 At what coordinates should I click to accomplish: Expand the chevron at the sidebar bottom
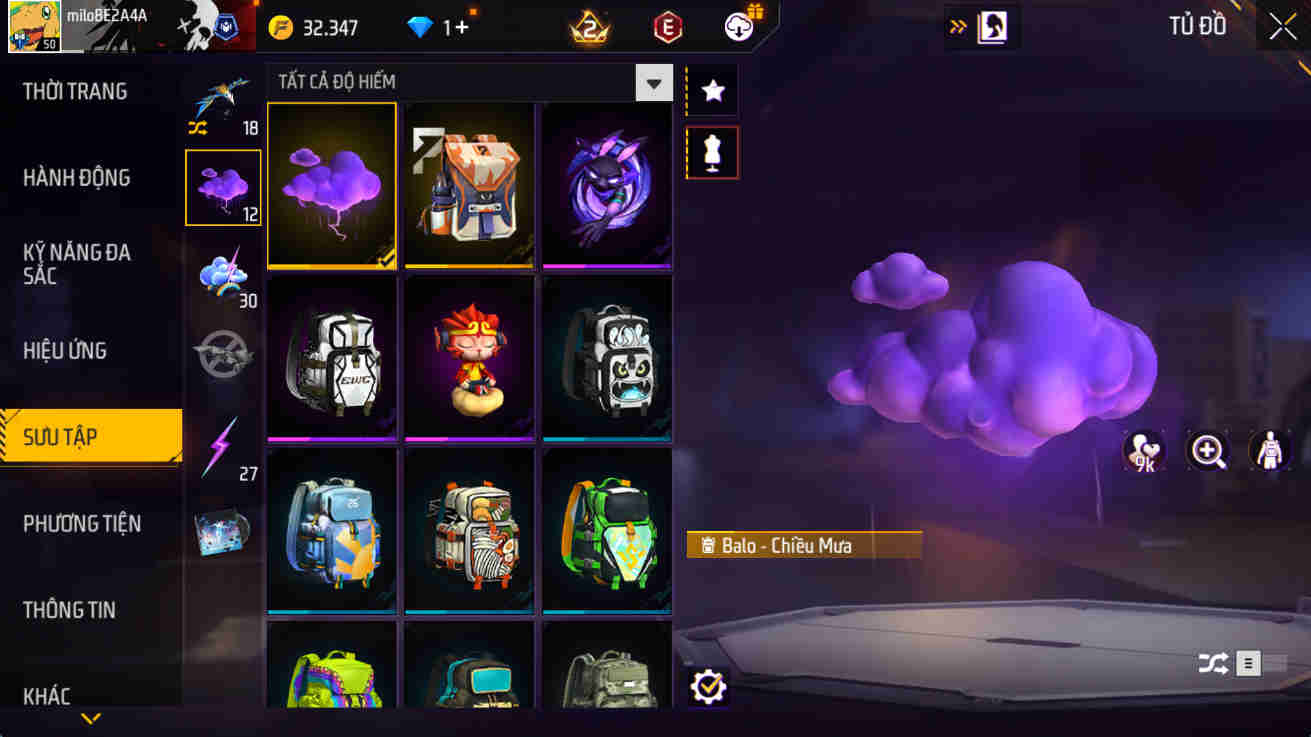[x=92, y=717]
